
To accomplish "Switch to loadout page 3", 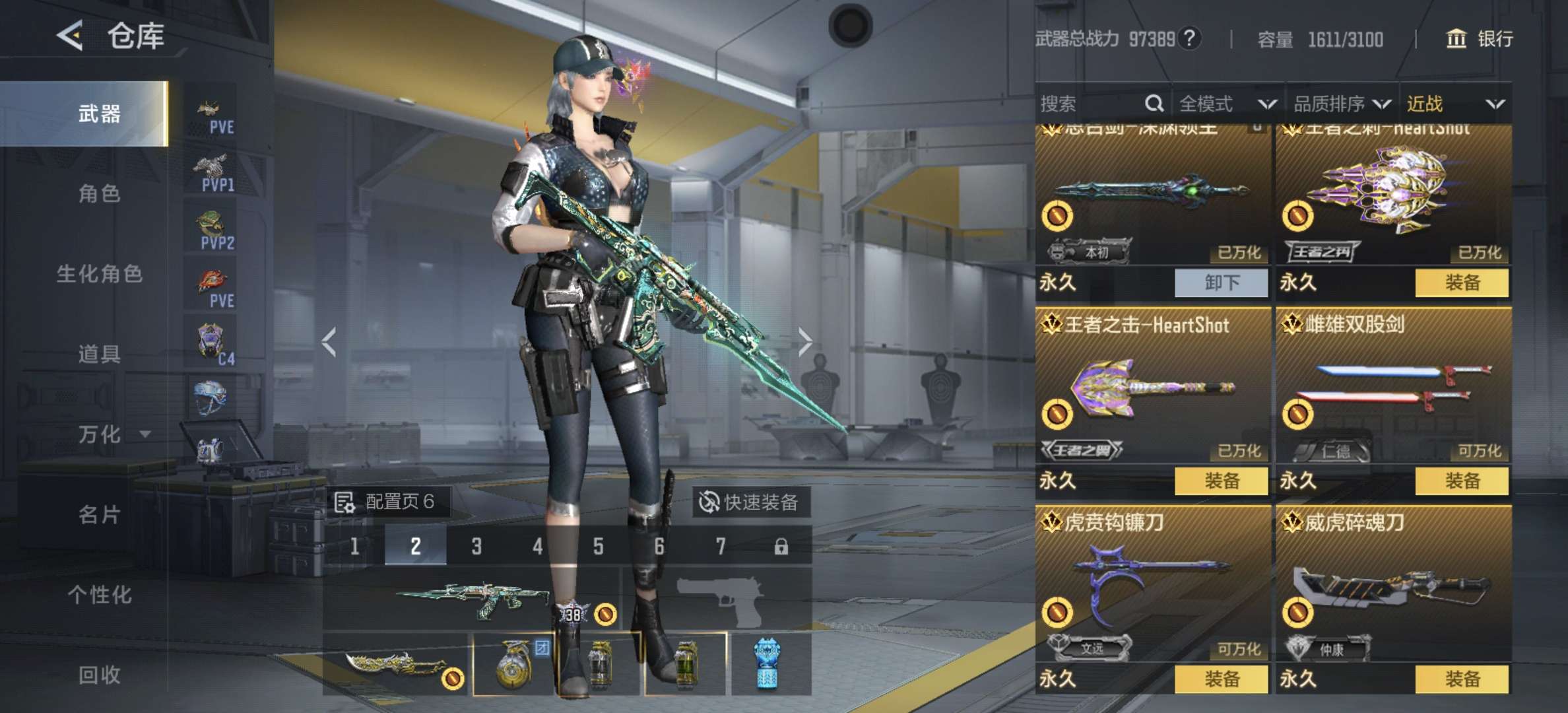I will (476, 547).
